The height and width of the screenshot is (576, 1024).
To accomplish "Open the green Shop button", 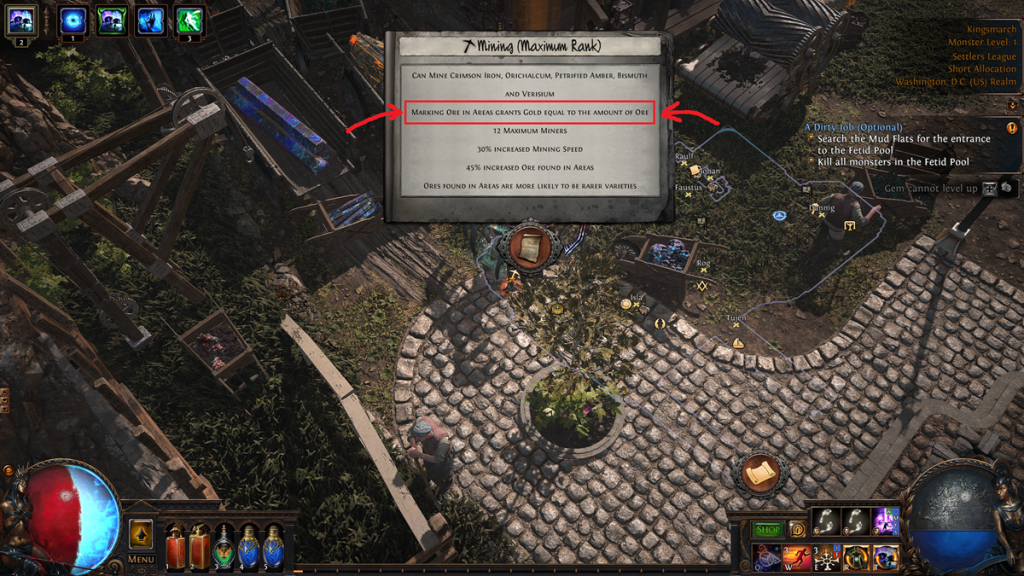I will point(767,530).
